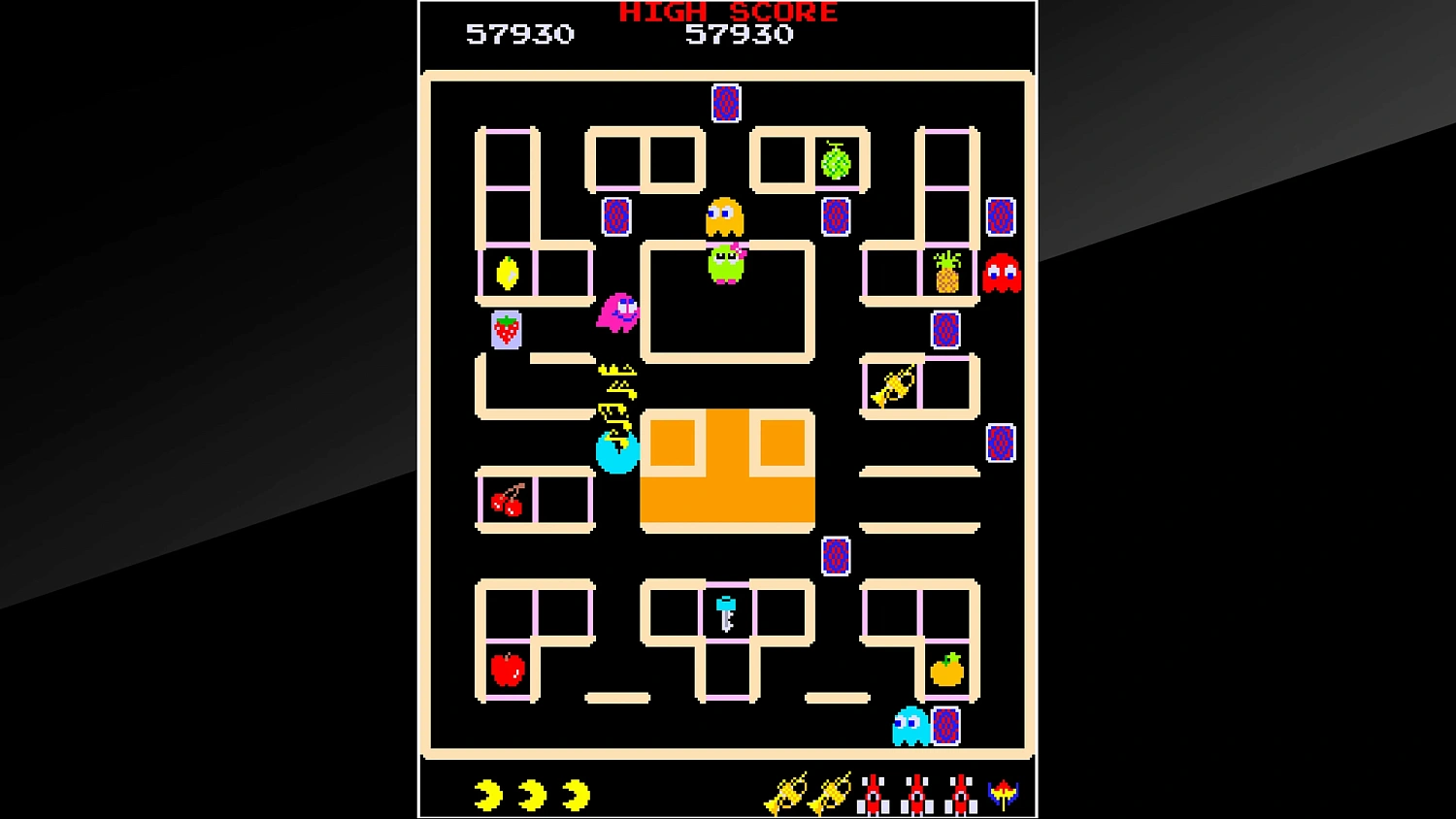
Task: Click the strawberry inside the upper-left wall
Action: (x=506, y=330)
